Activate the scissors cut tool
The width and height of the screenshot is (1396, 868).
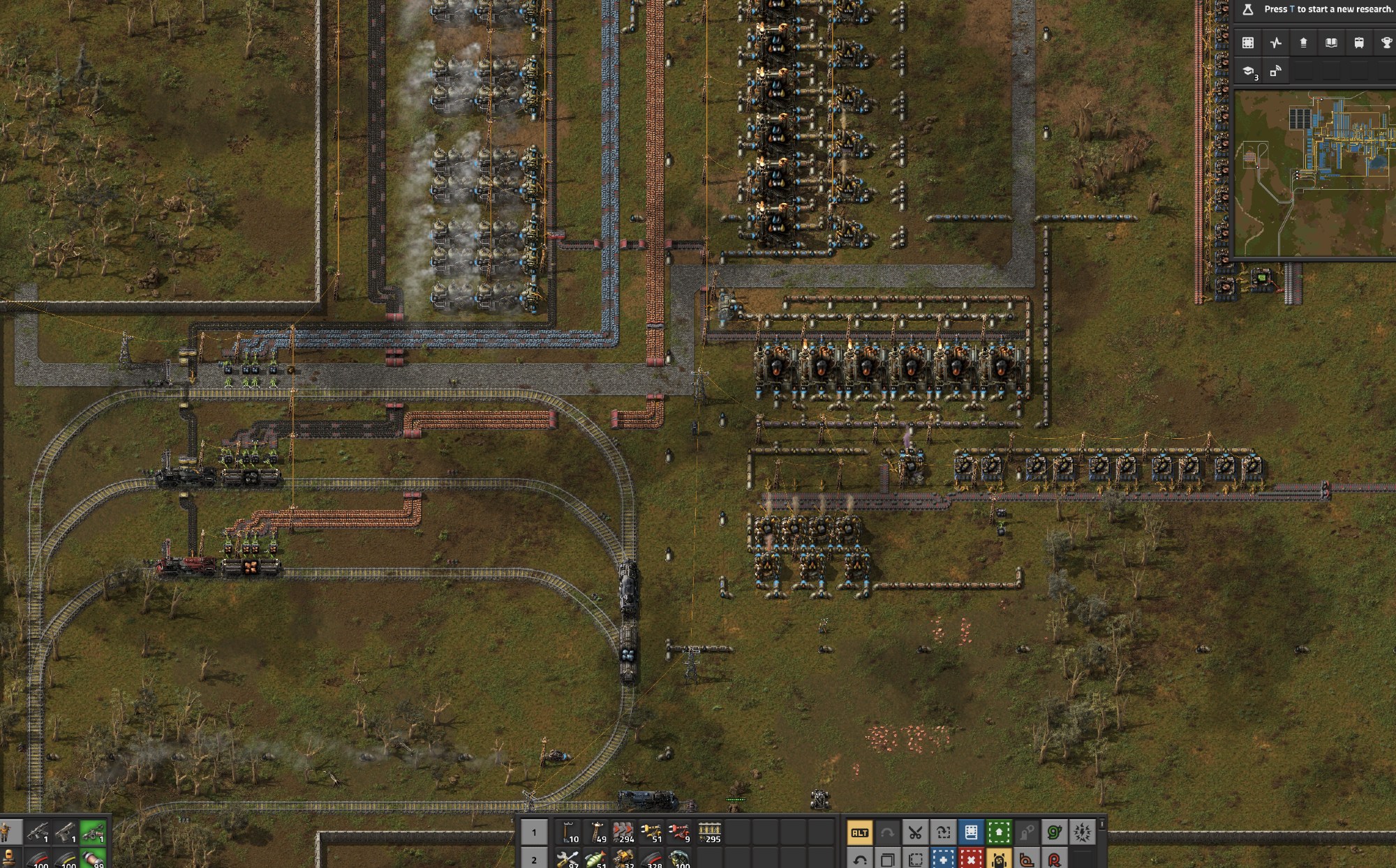tap(915, 832)
